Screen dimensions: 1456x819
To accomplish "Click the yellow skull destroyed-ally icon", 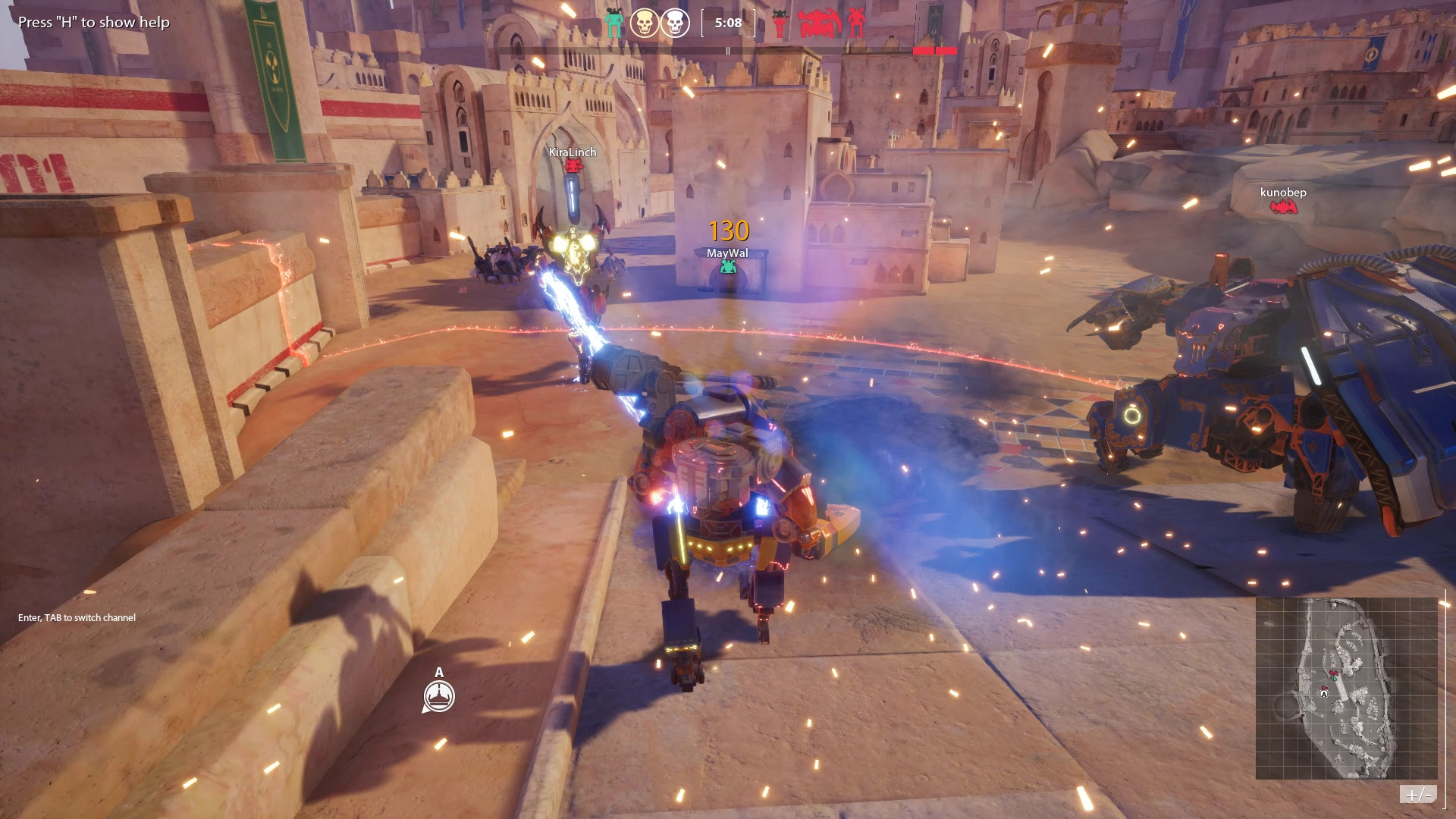I will pos(644,24).
